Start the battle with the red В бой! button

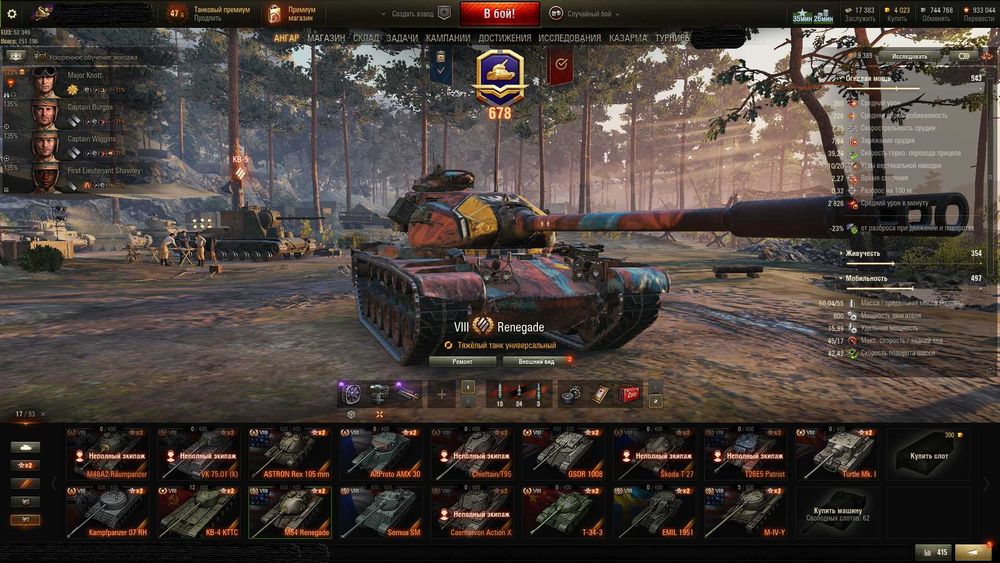point(500,14)
